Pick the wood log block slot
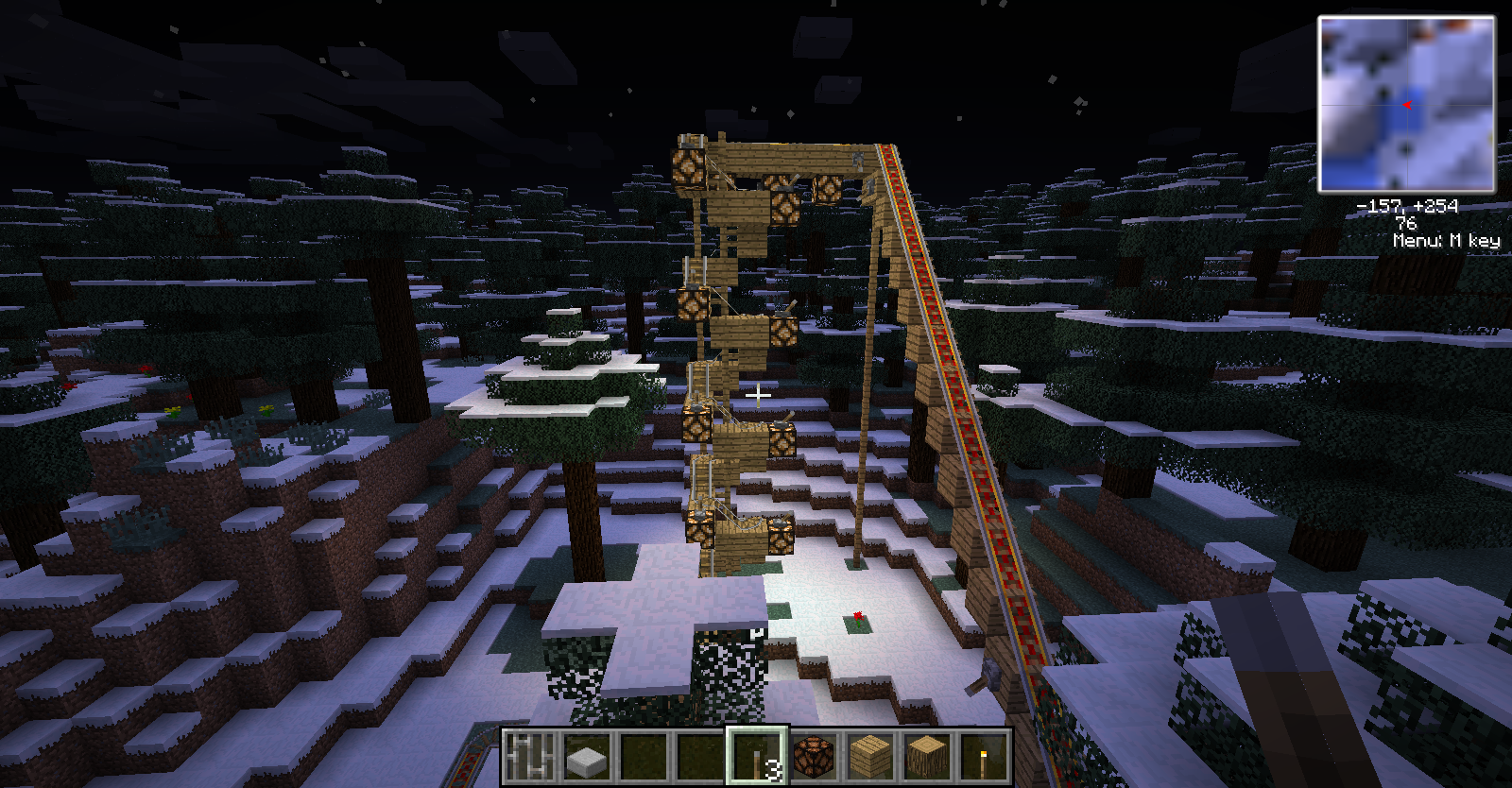Viewport: 1512px width, 788px height. point(927,757)
